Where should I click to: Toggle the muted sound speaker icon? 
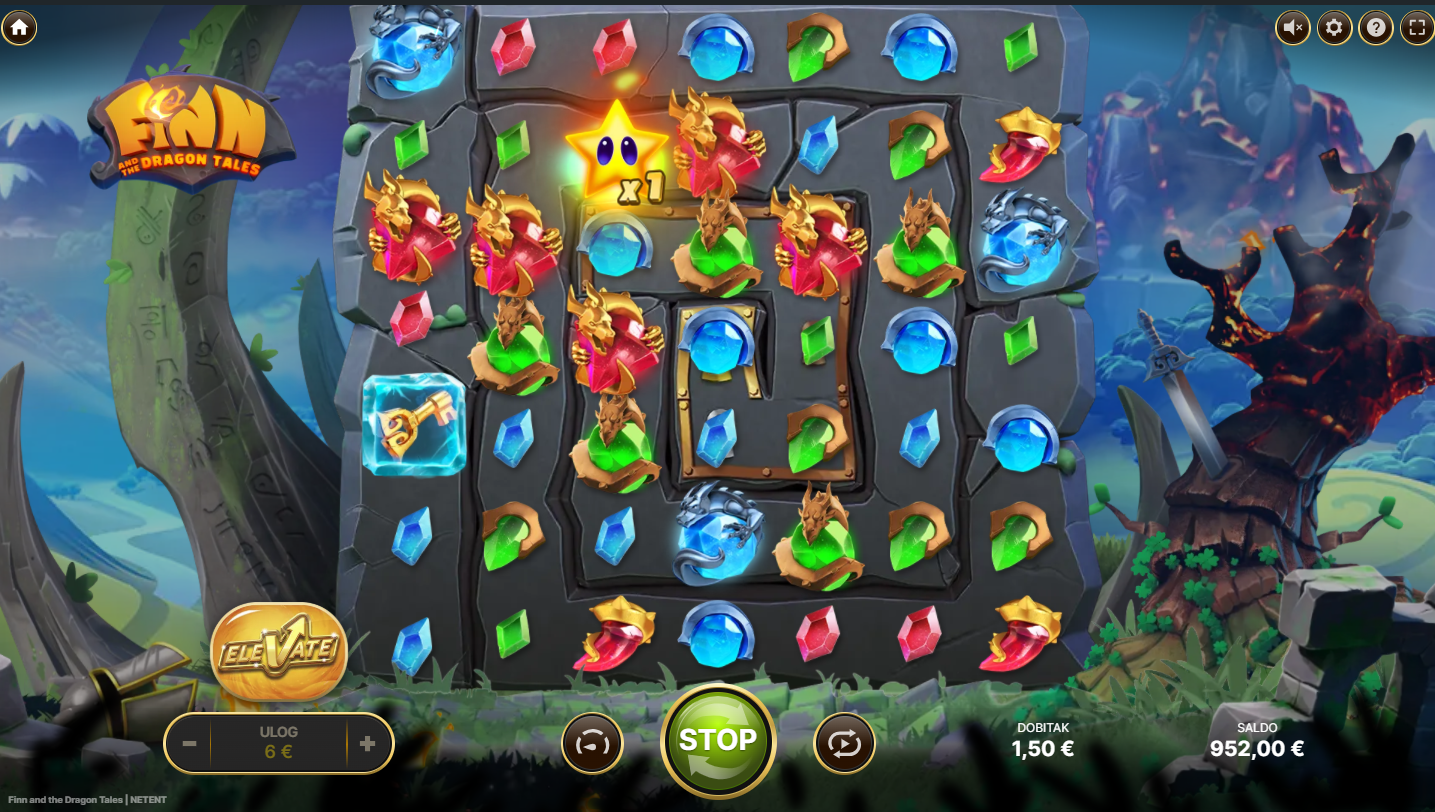(x=1293, y=27)
